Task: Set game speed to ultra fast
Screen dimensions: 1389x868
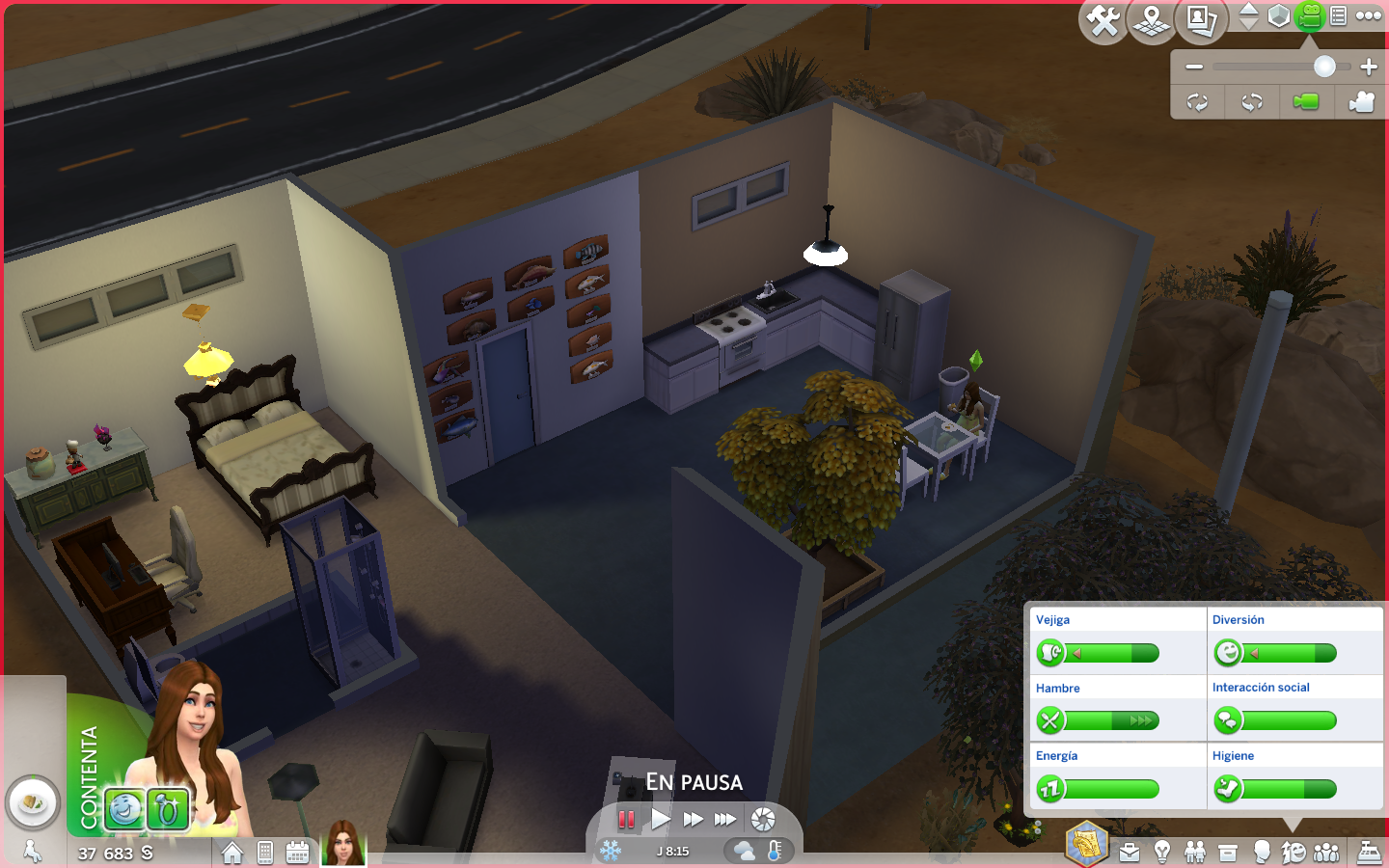Action: pos(725,820)
